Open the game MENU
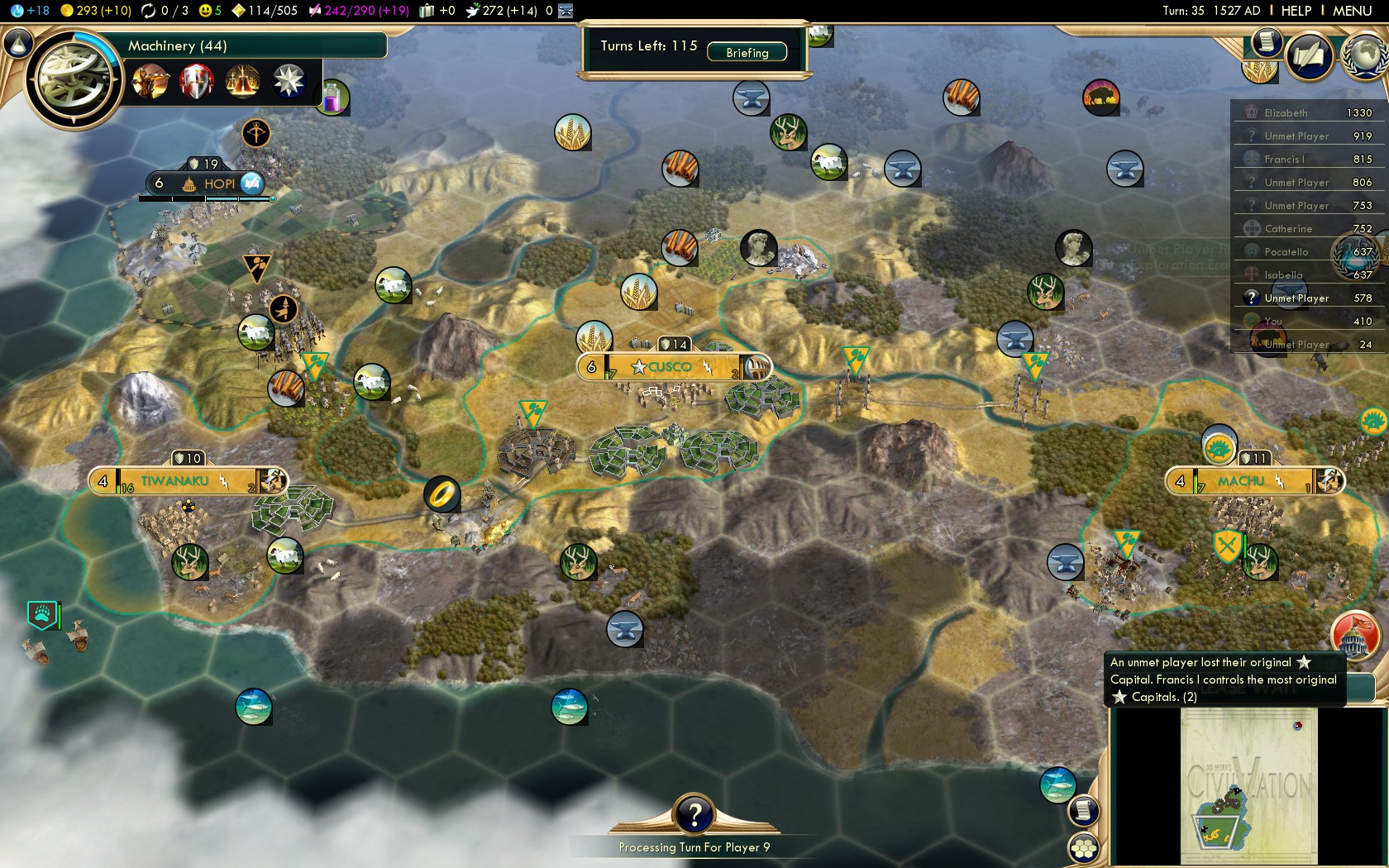Image resolution: width=1389 pixels, height=868 pixels. tap(1352, 11)
